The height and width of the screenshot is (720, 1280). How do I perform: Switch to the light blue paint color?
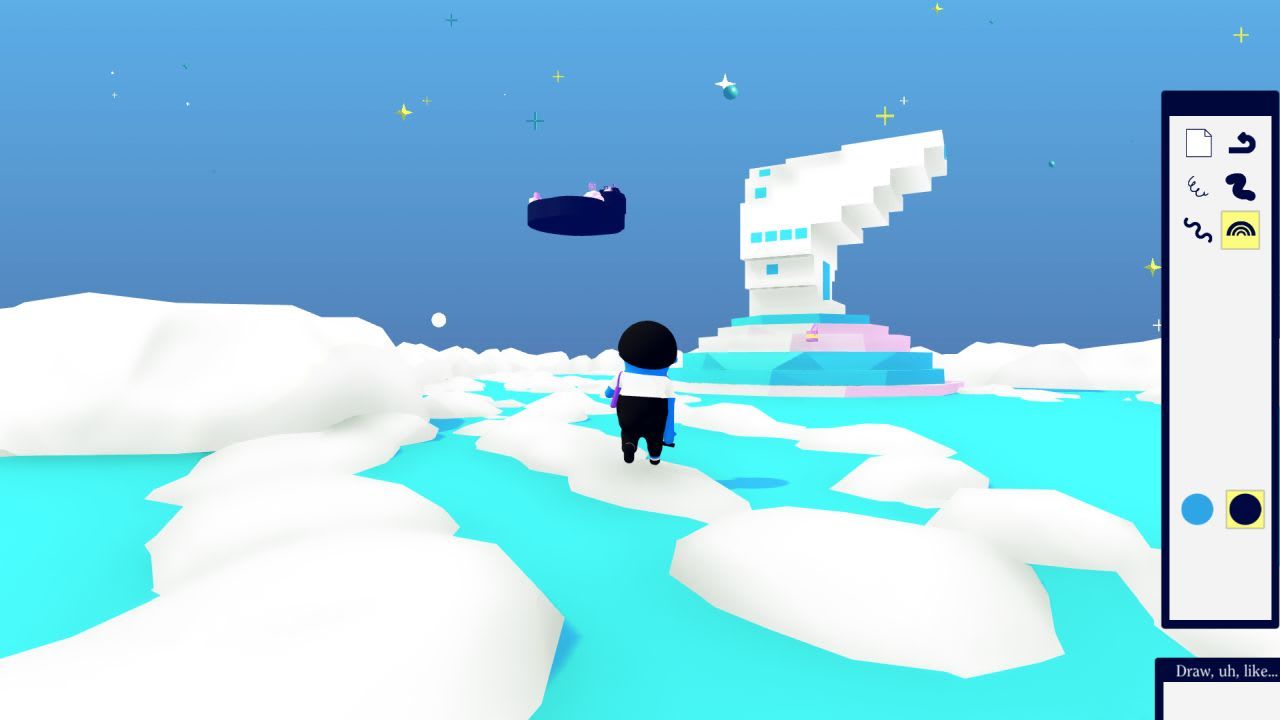[1196, 507]
